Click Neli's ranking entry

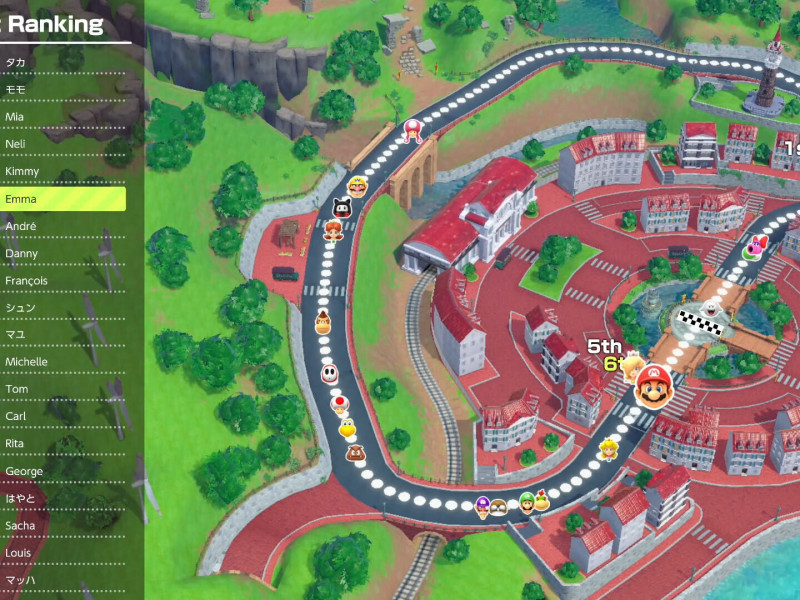pos(62,144)
